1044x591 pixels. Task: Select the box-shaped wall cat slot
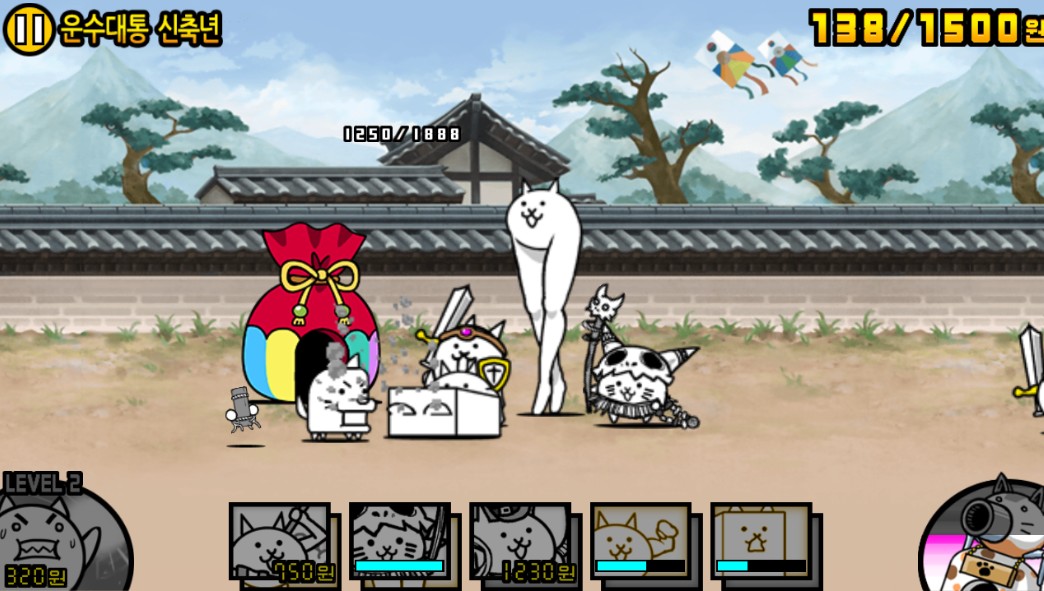761,540
